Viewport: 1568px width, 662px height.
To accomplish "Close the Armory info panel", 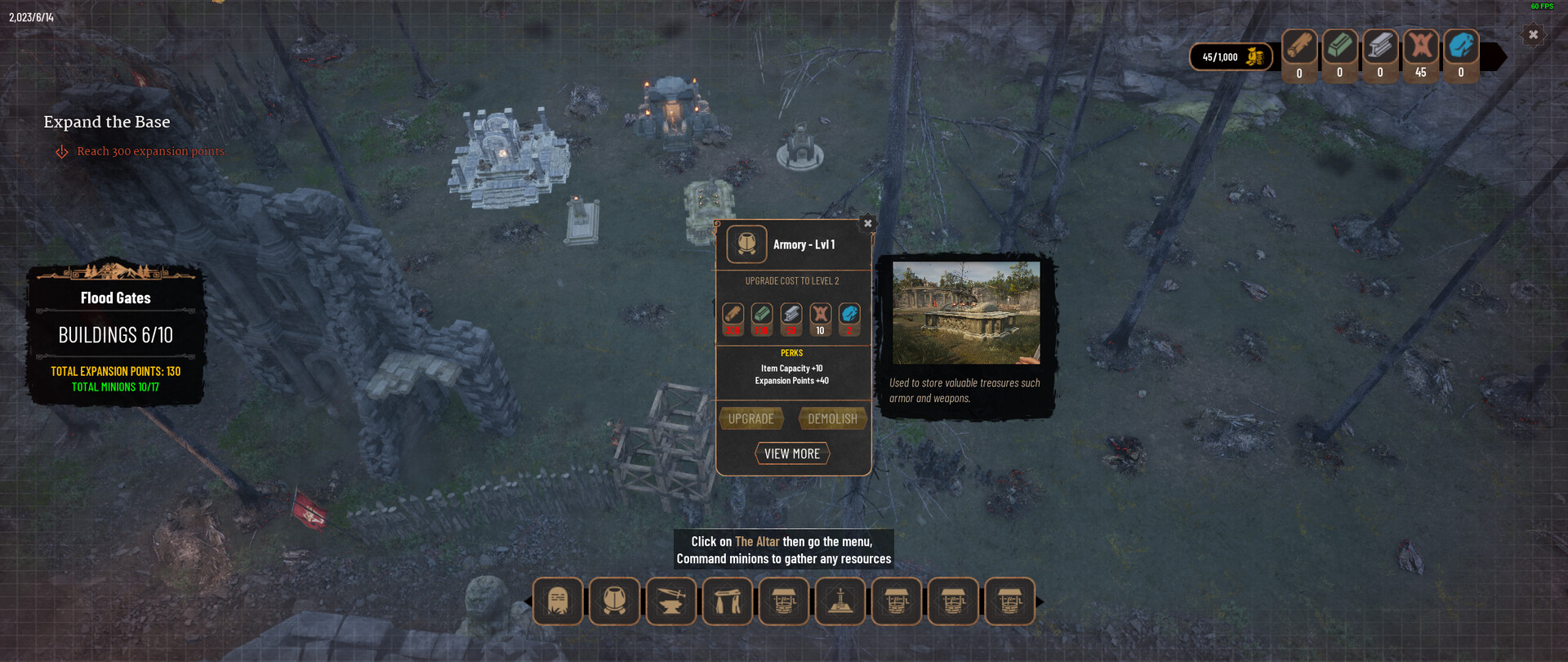I will (868, 223).
